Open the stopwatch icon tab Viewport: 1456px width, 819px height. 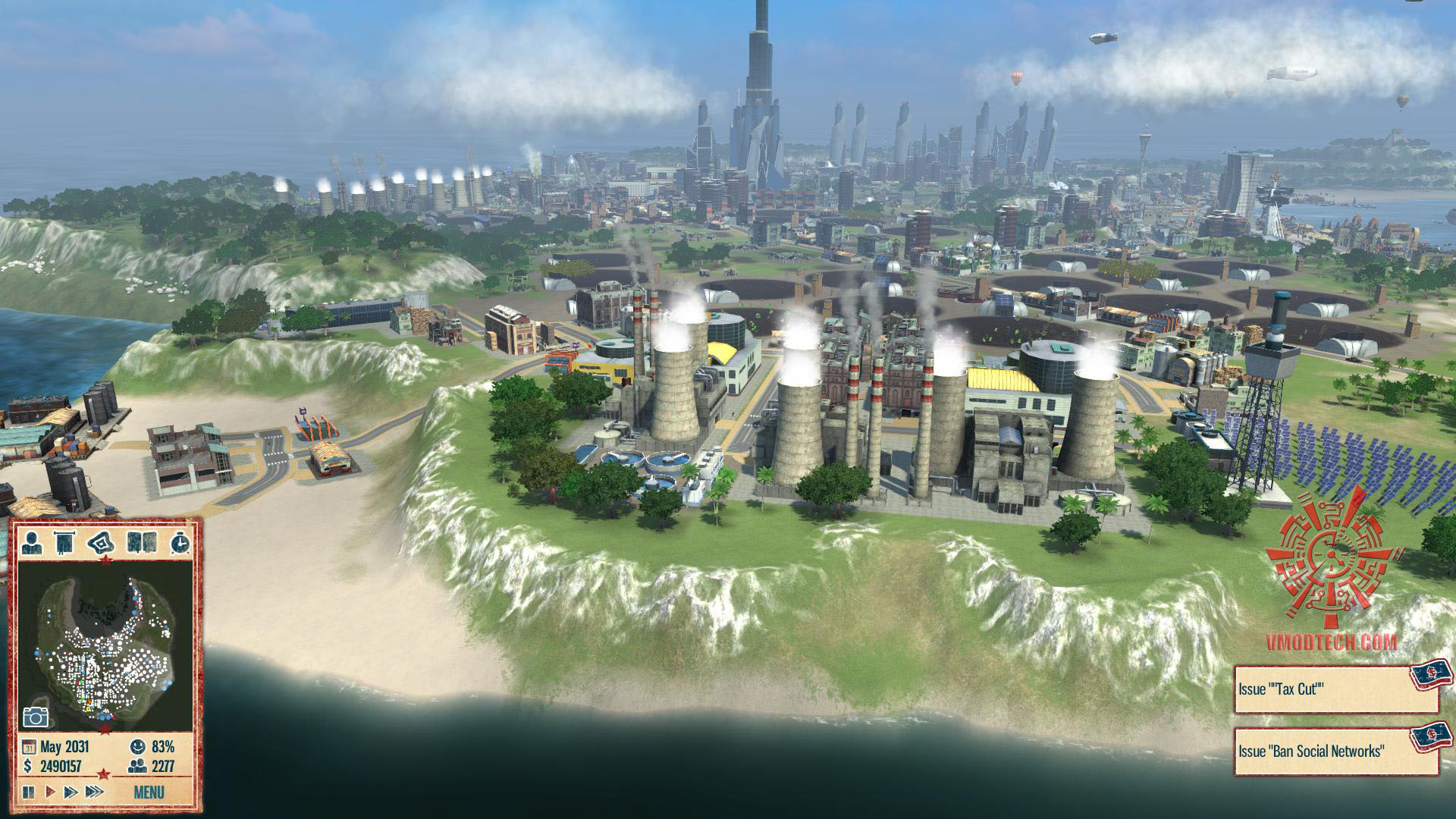180,543
